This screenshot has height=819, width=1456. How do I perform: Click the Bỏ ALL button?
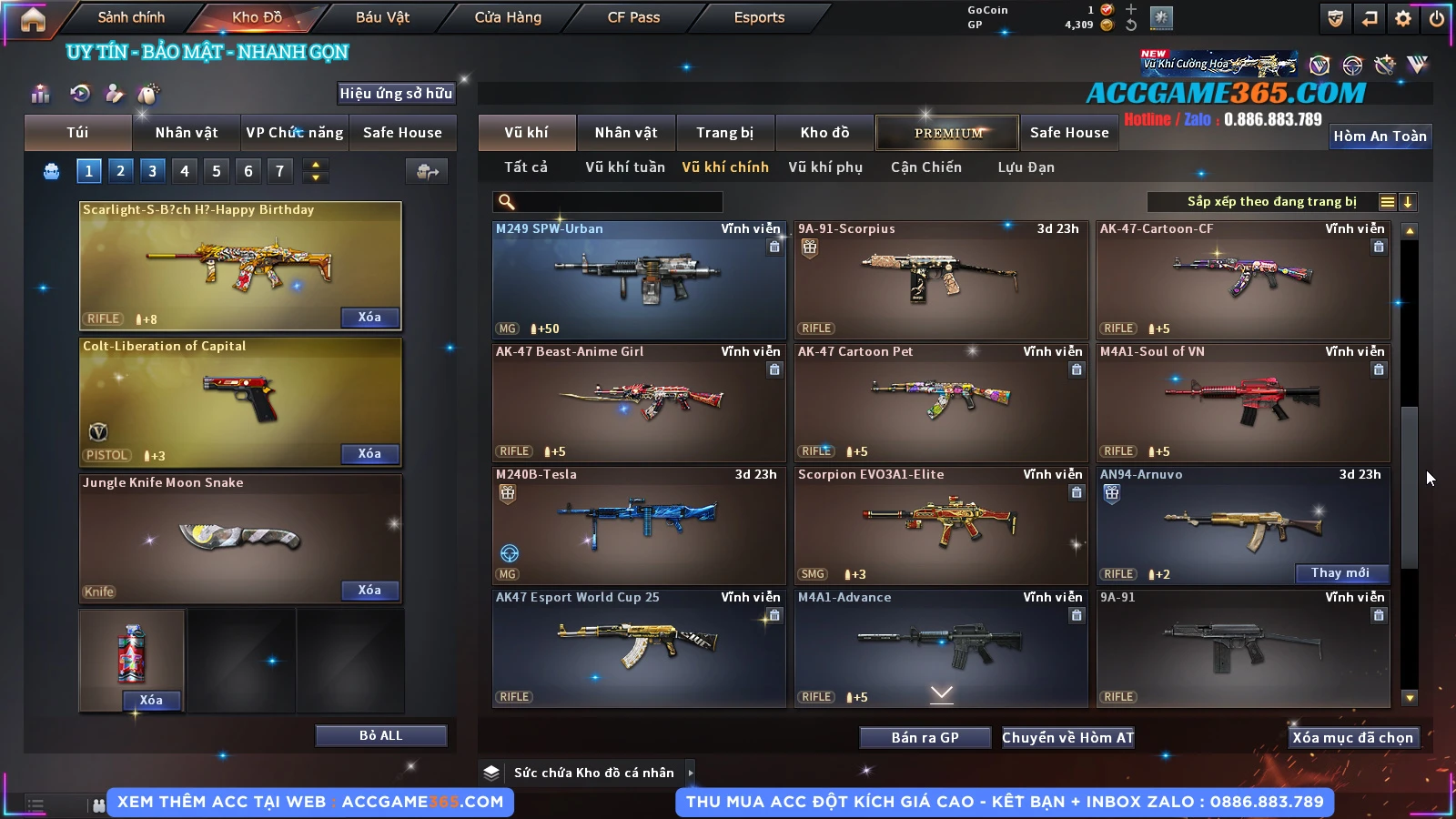[380, 735]
